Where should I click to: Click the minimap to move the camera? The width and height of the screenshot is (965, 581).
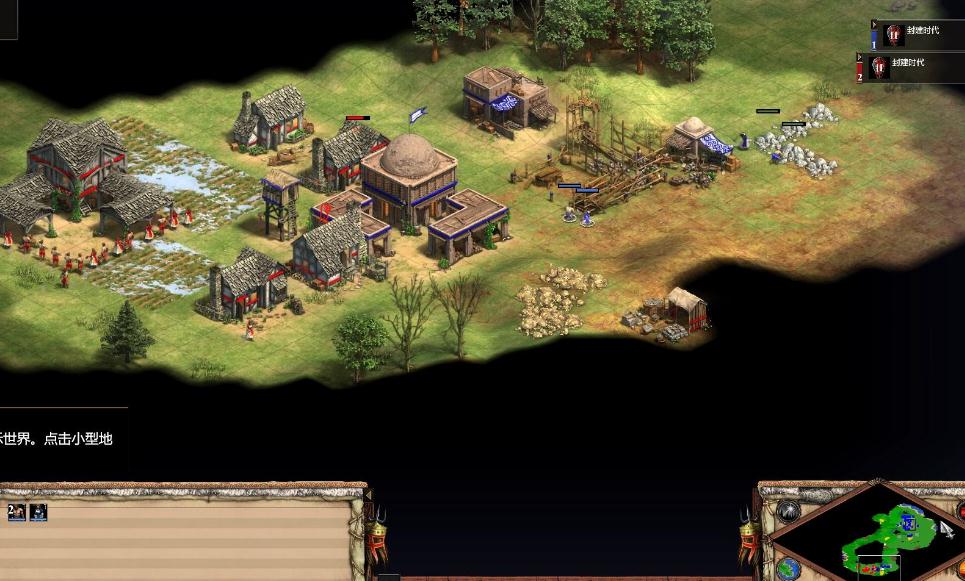pos(884,534)
